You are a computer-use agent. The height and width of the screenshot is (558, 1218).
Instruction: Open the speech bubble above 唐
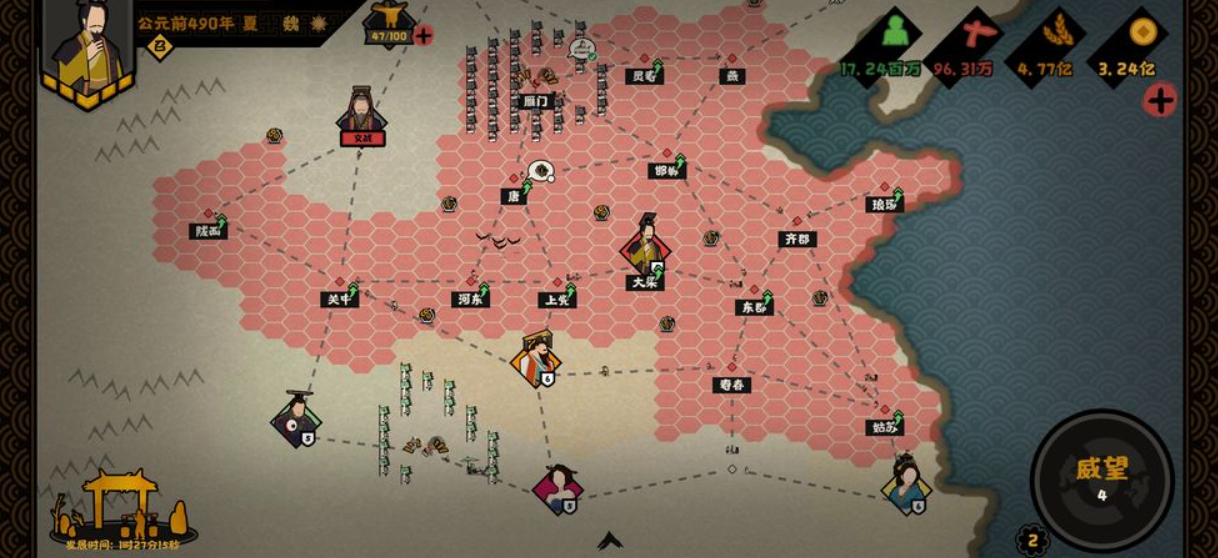tap(541, 171)
